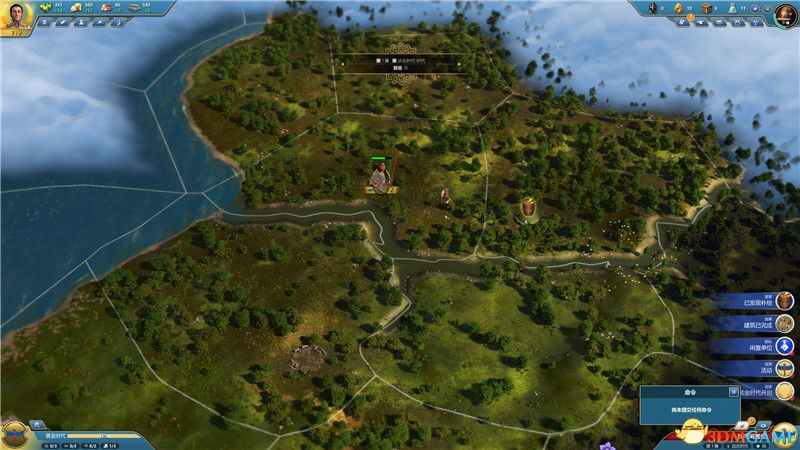Screen dimensions: 800x450
Task: Click the leader portrait in top-left corner
Action: click(x=16, y=15)
